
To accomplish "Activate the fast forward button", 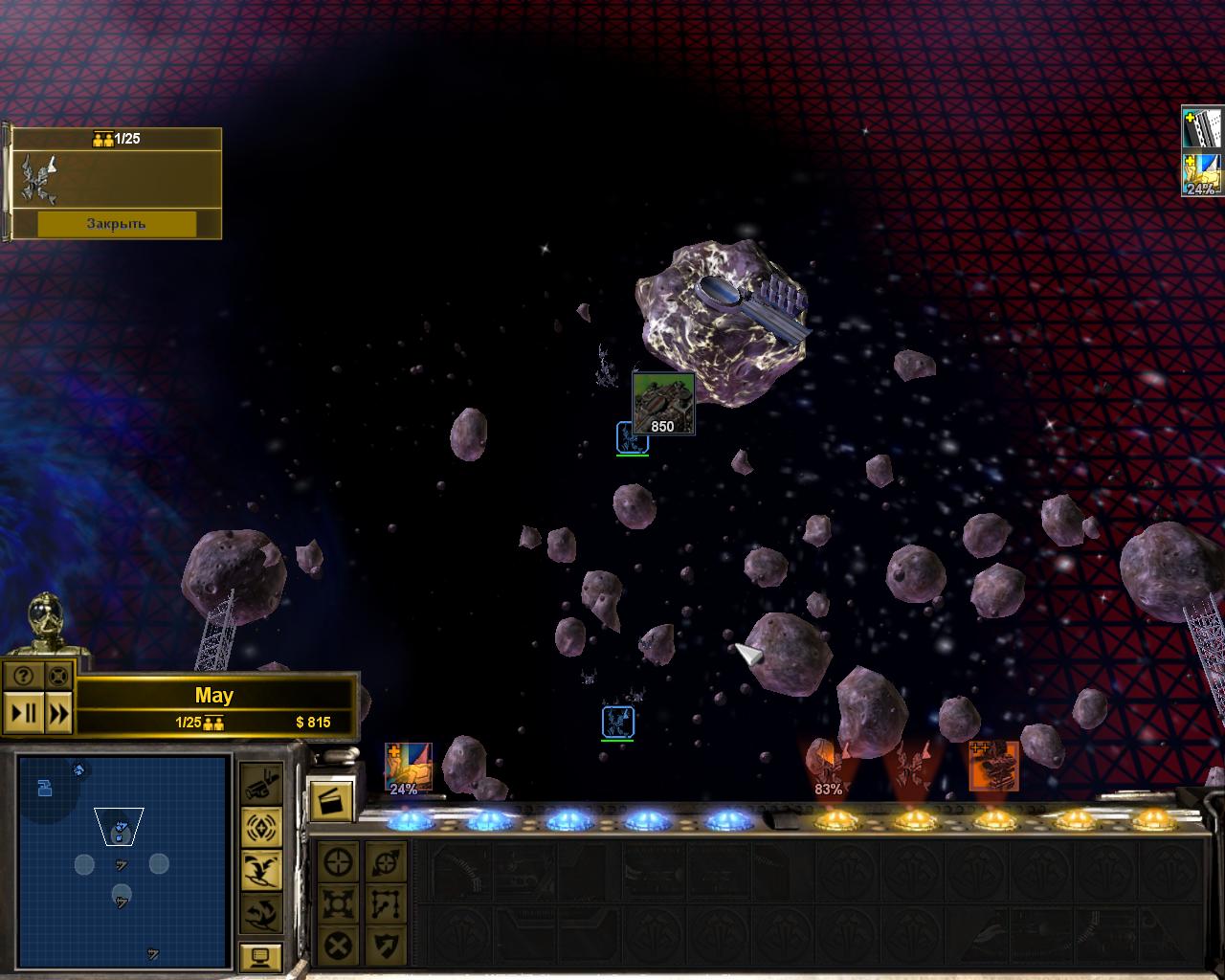I will point(58,713).
